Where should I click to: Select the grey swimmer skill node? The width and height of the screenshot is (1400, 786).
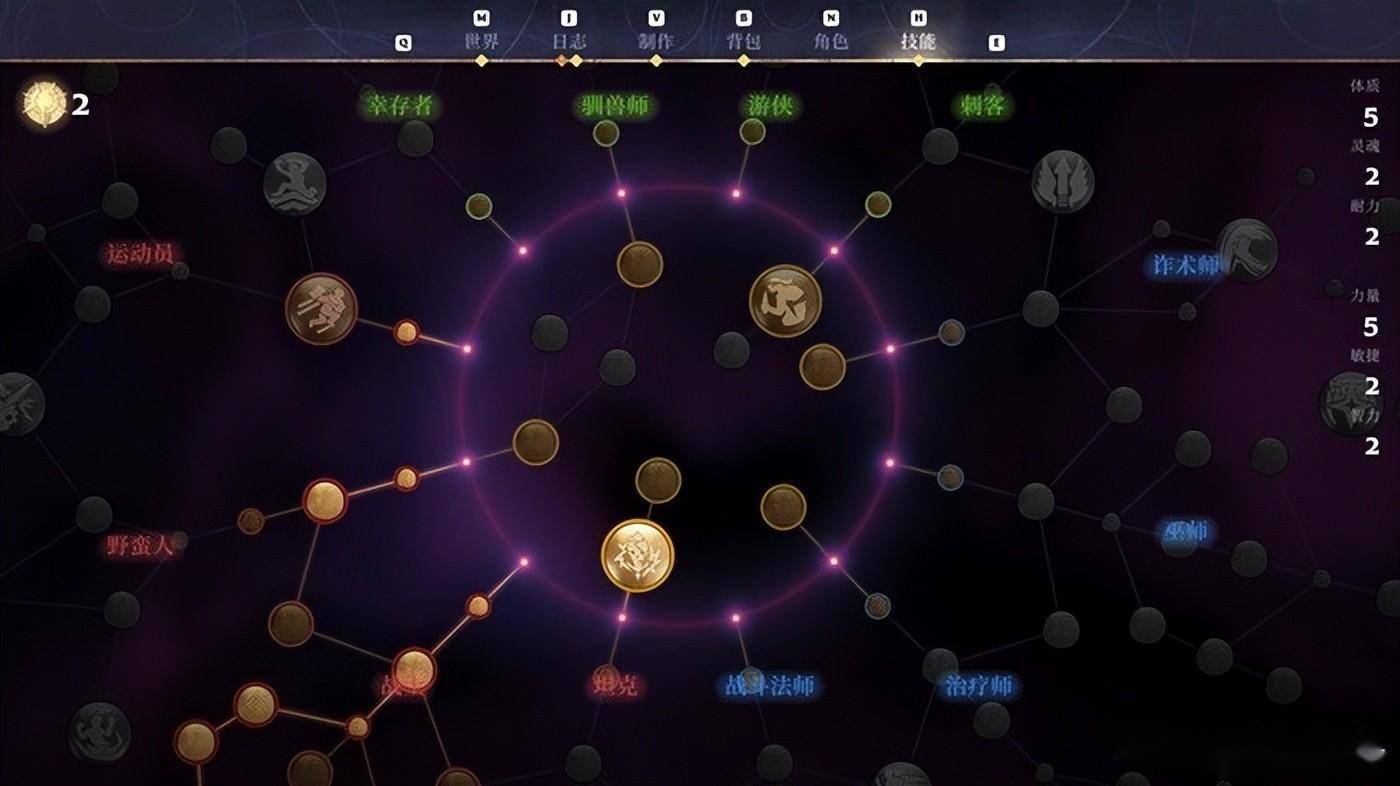tap(295, 184)
